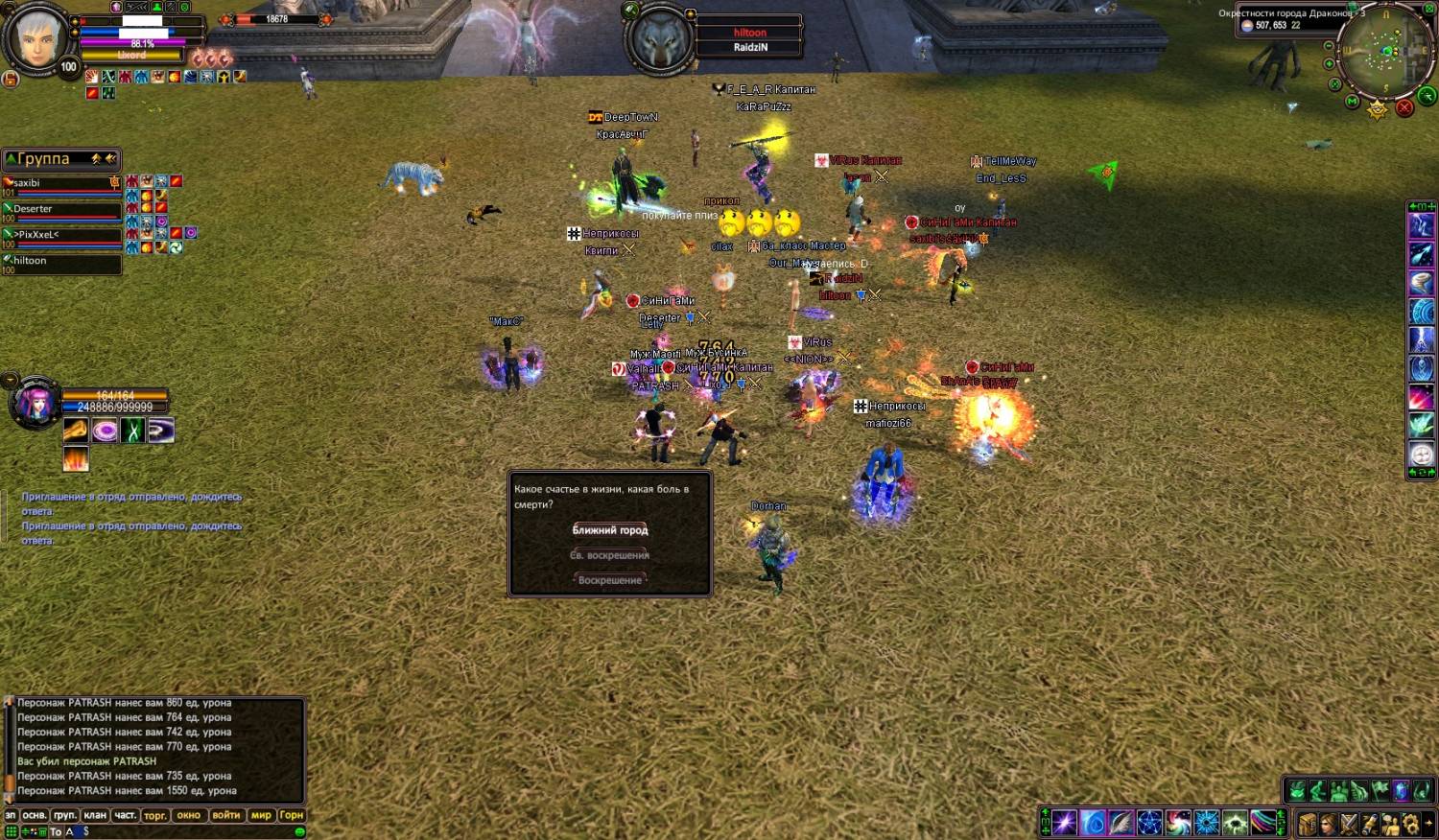1439x840 pixels.
Task: Open the торг. chat channel tab
Action: (x=155, y=816)
